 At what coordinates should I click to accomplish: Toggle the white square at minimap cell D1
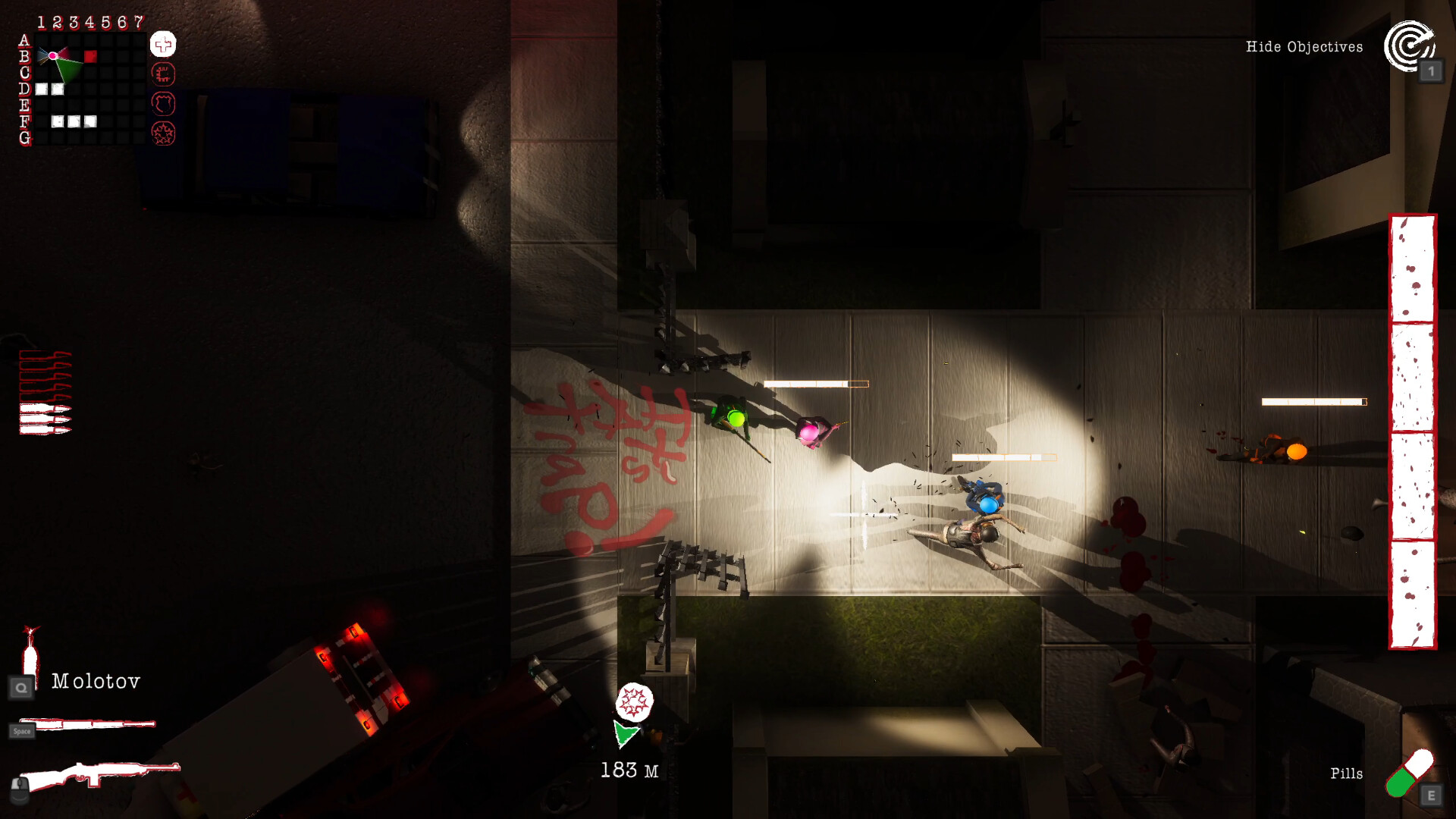point(41,89)
